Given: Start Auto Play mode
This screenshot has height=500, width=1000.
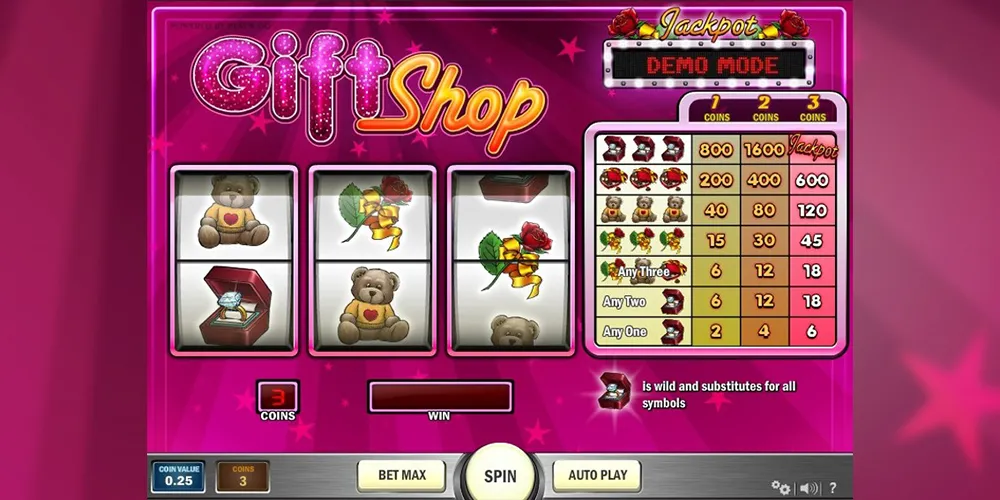Looking at the screenshot, I should (597, 475).
